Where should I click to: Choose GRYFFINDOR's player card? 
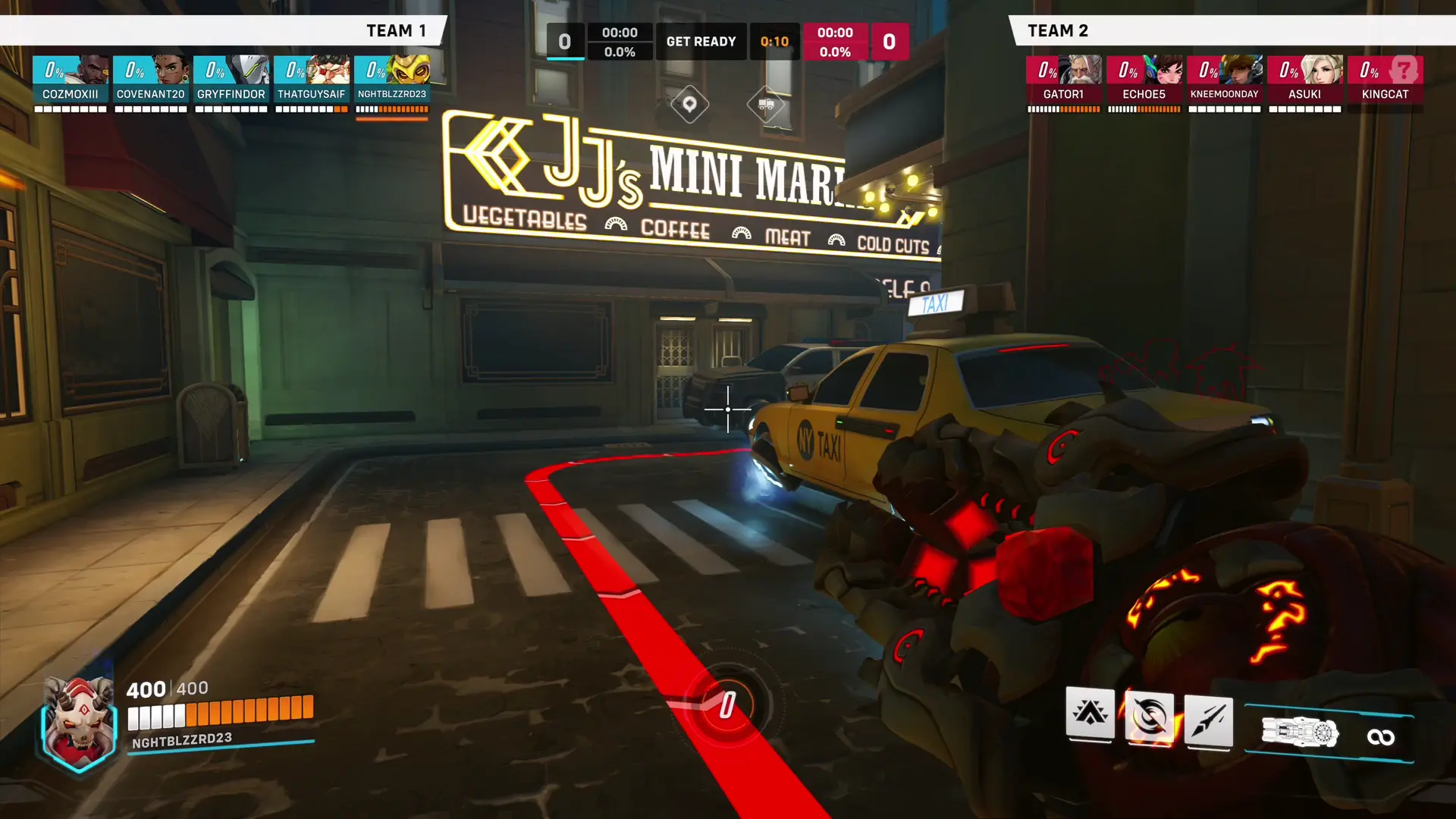coord(231,79)
